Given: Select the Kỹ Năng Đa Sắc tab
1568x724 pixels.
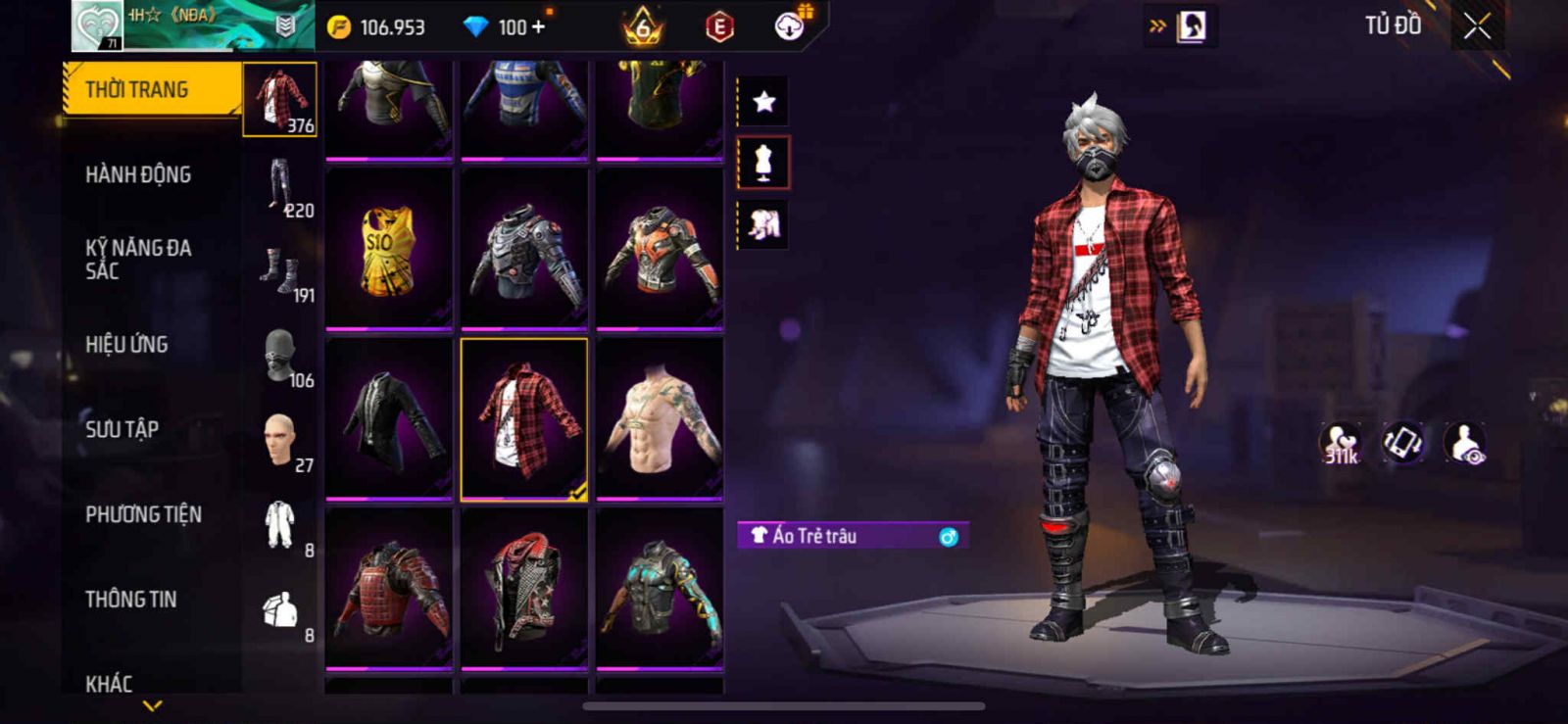Looking at the screenshot, I should (138, 260).
